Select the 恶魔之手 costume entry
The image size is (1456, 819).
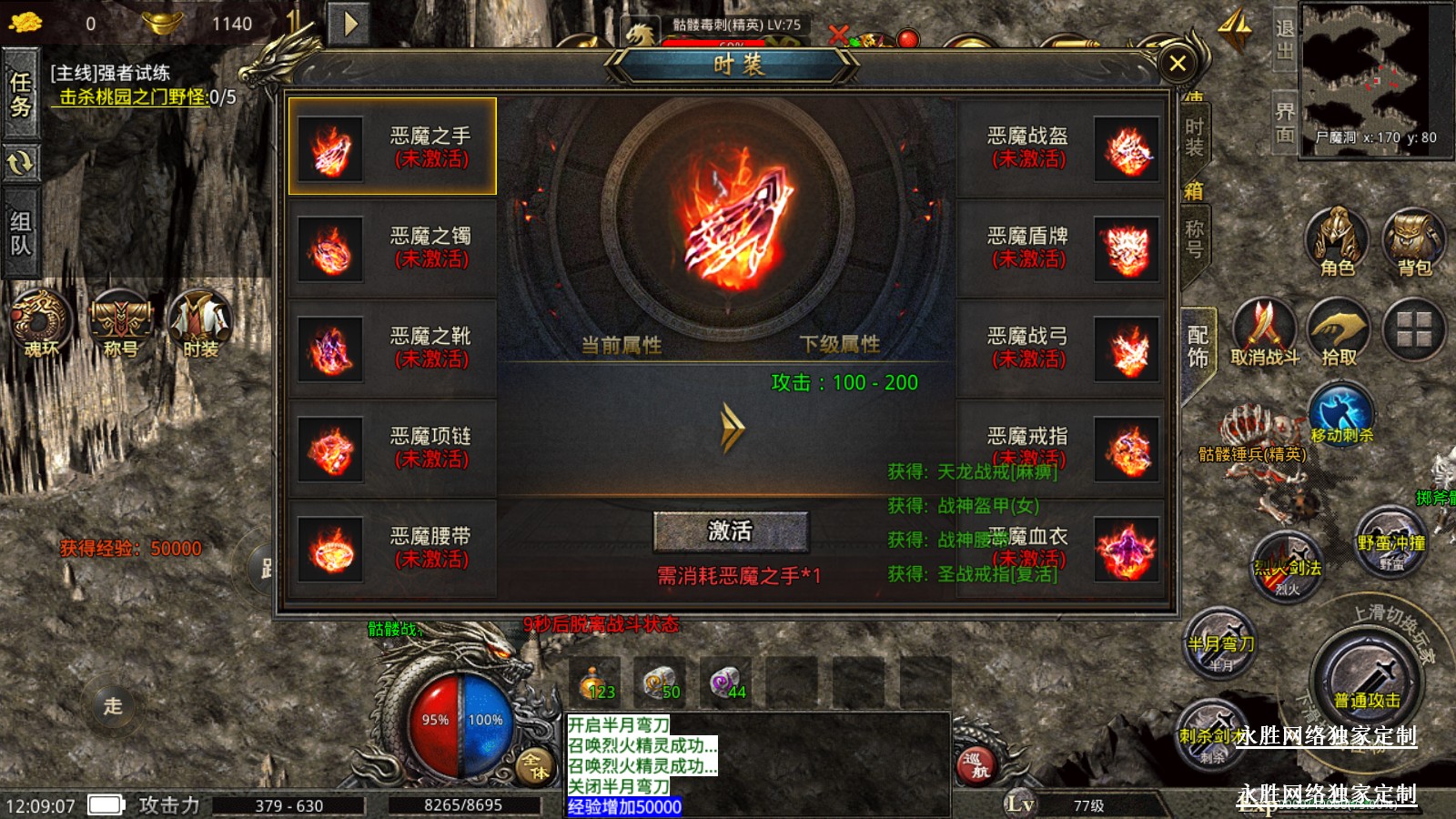[392, 147]
